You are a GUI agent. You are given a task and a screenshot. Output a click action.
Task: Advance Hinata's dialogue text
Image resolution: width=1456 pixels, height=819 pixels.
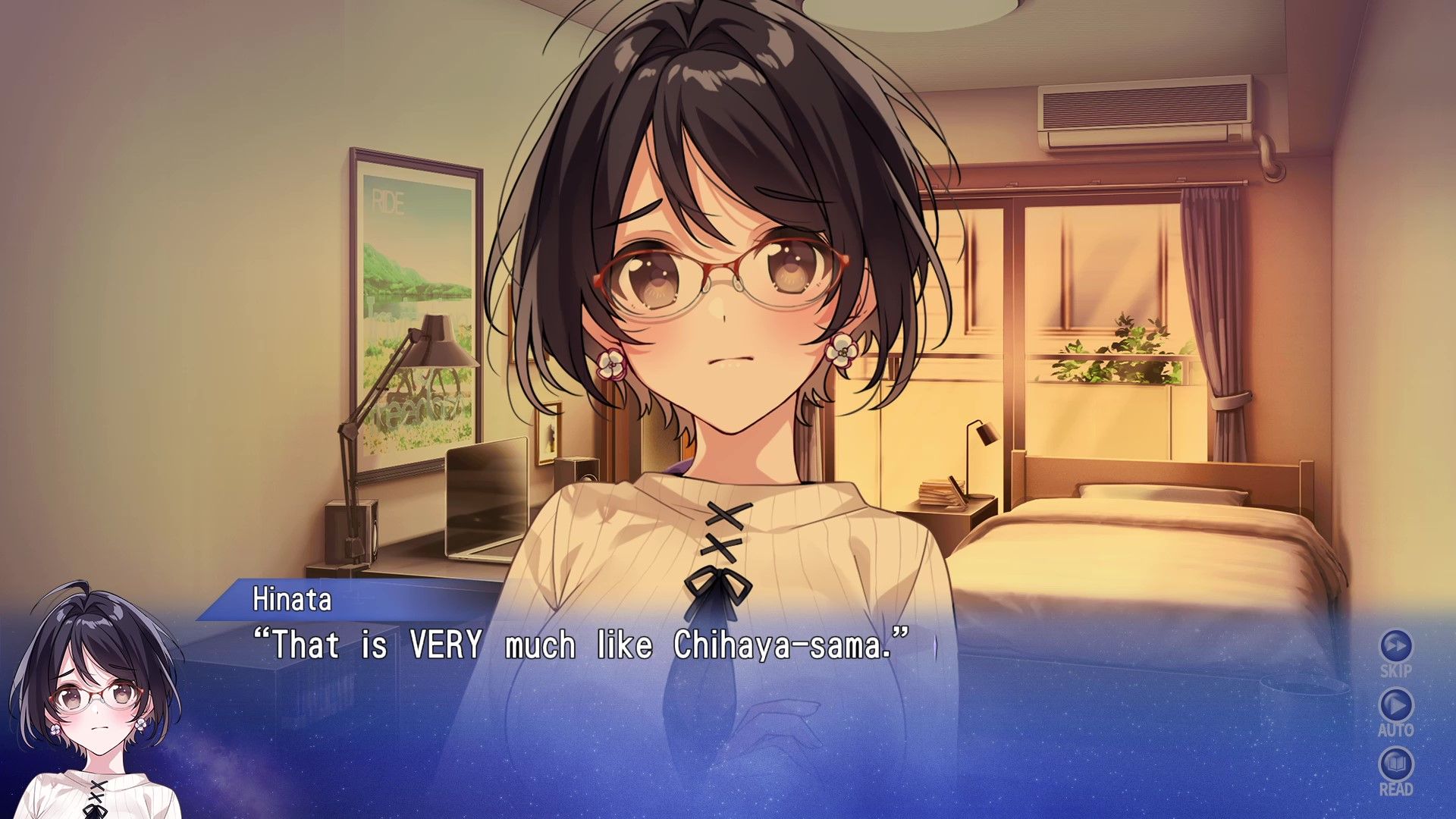[580, 645]
